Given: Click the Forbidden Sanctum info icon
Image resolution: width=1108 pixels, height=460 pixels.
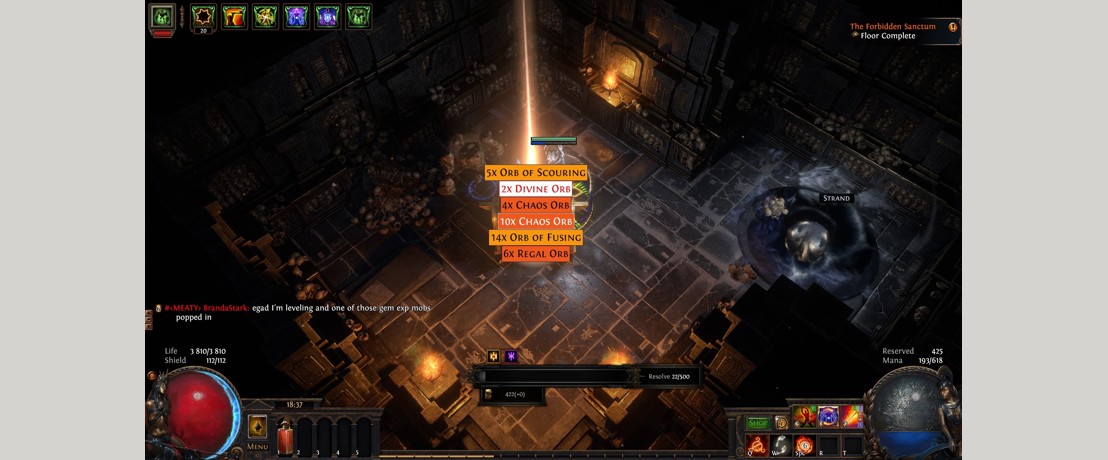Looking at the screenshot, I should point(952,28).
